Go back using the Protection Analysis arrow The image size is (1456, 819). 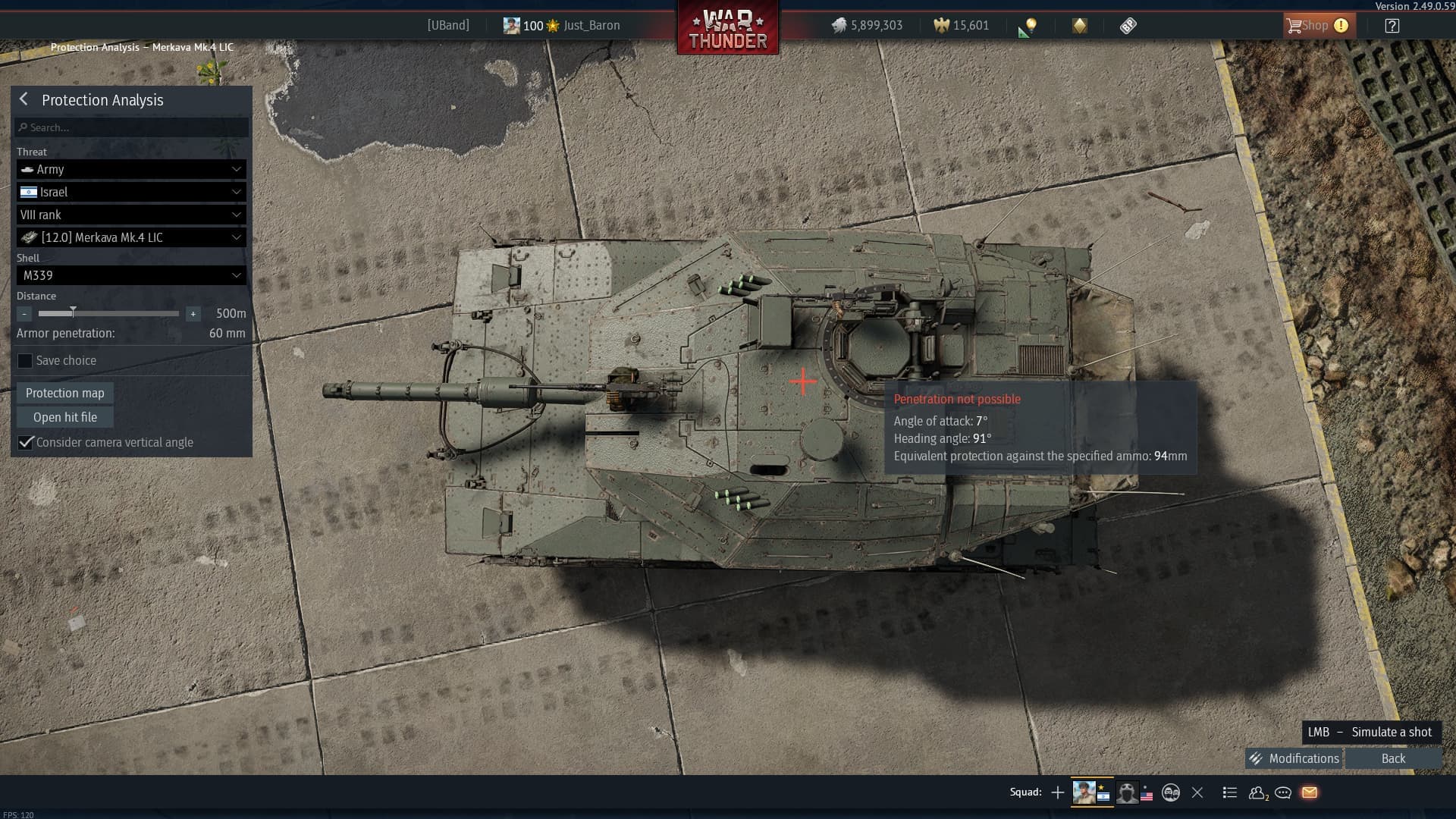24,99
